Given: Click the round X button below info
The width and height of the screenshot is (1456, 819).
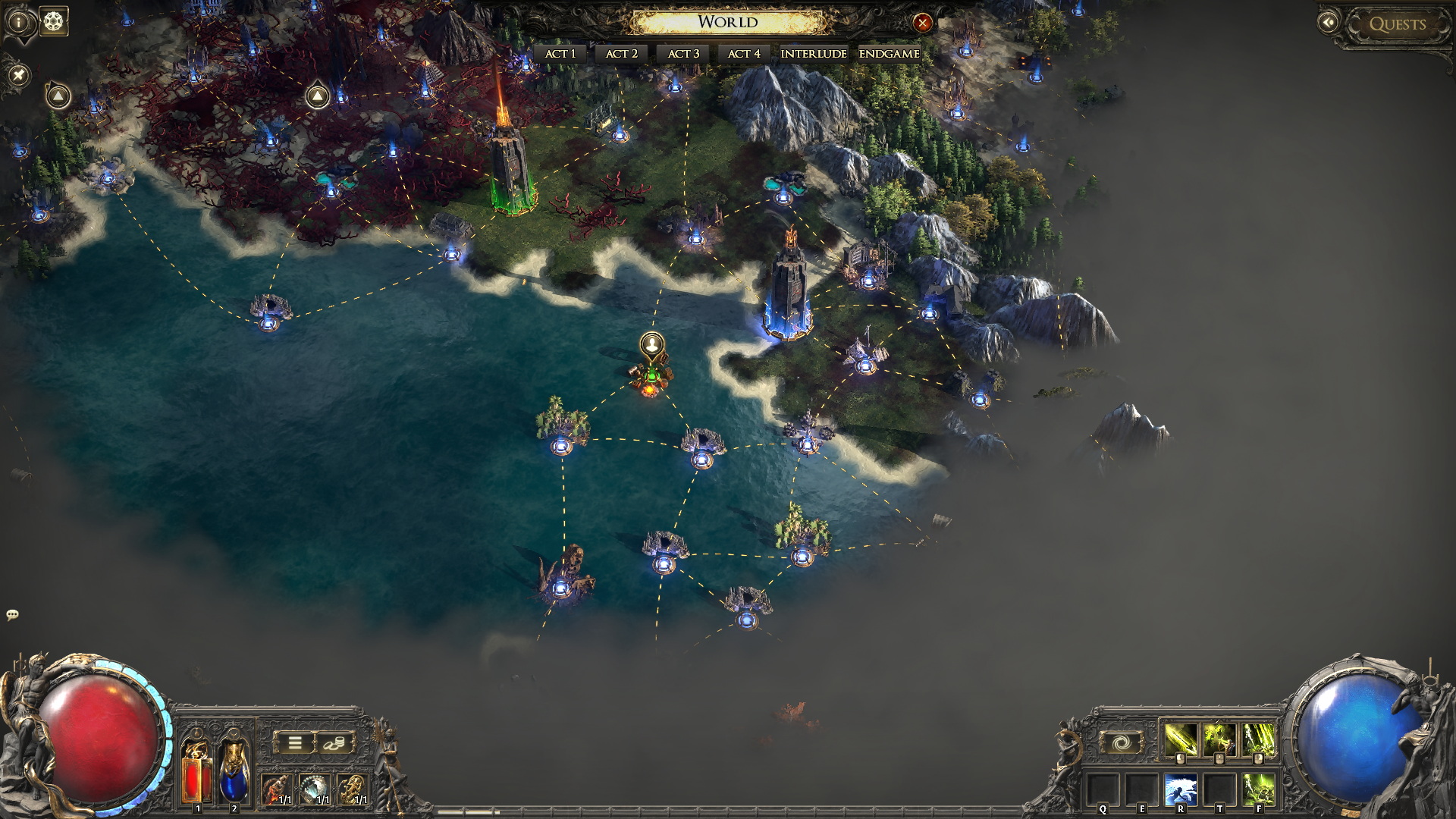Looking at the screenshot, I should tap(19, 75).
